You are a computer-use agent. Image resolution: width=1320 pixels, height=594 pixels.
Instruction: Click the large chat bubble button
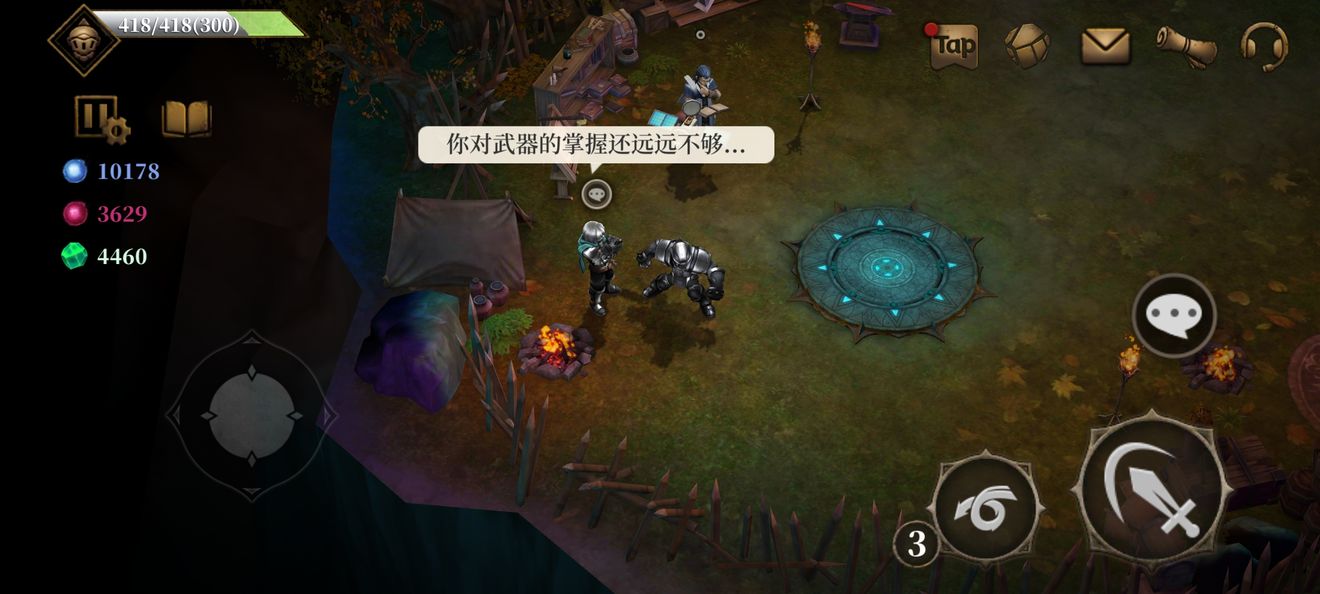1174,316
